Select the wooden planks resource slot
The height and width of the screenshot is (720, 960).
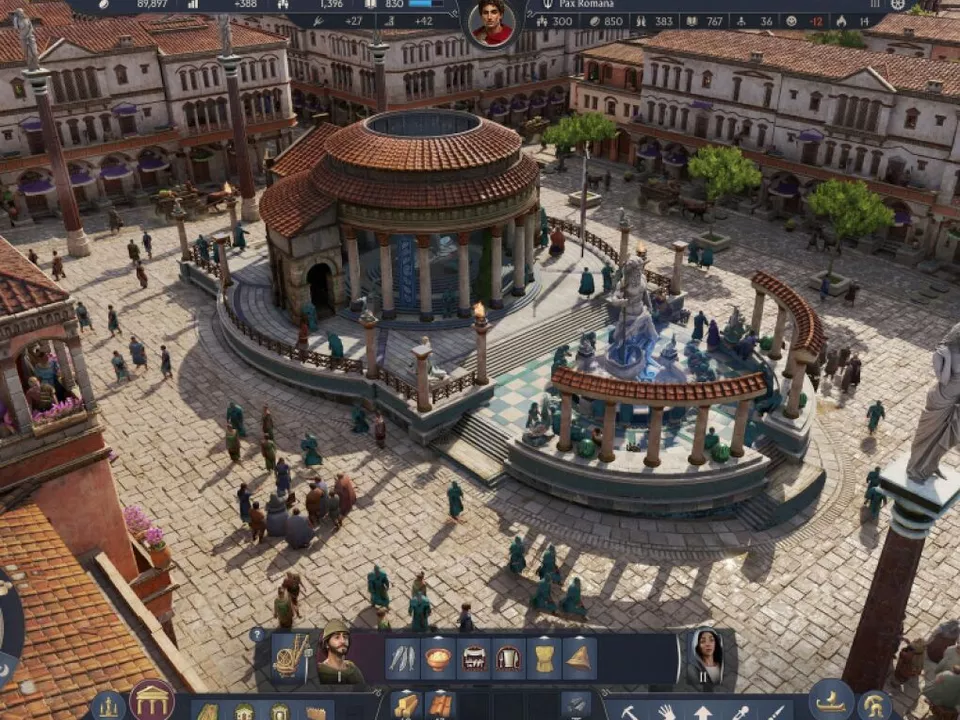pos(405,706)
